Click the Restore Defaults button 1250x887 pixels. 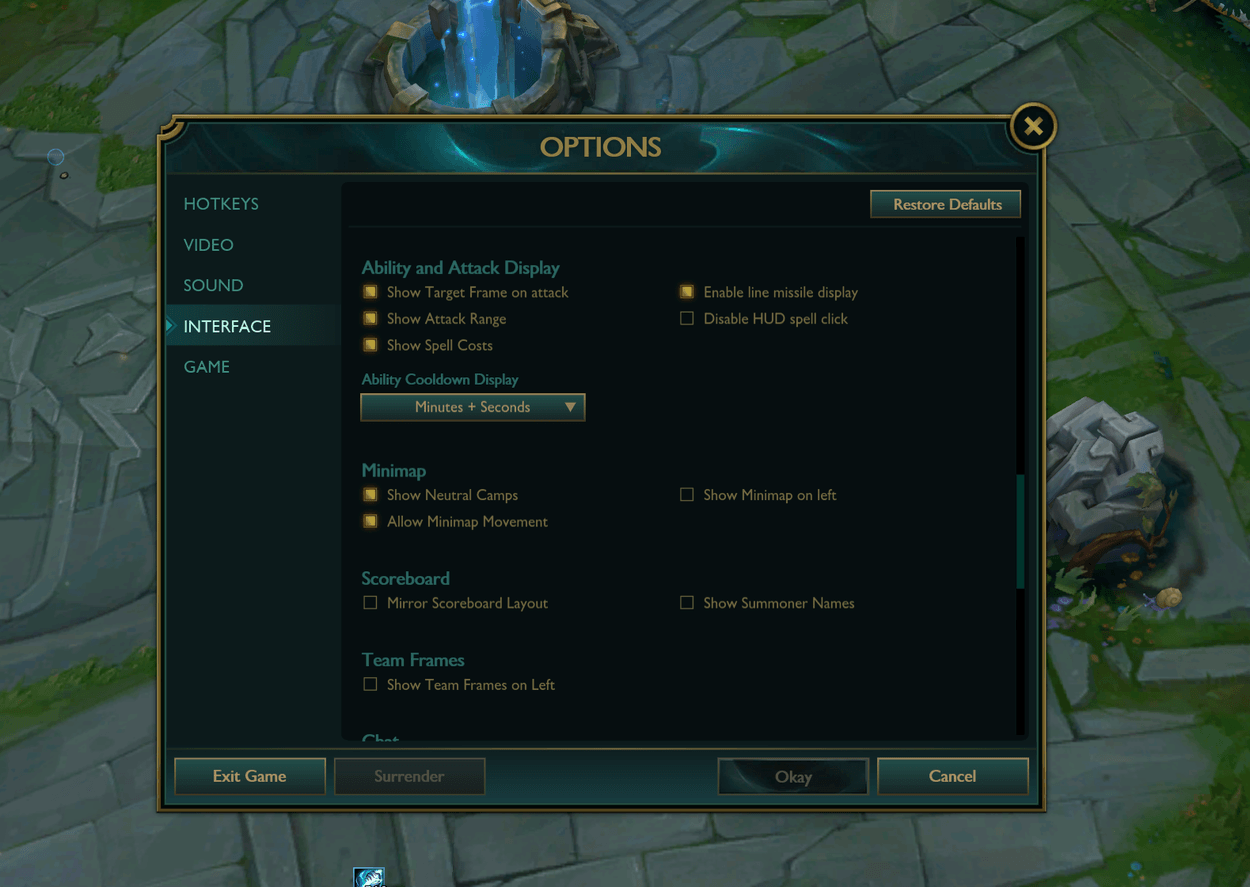tap(946, 204)
